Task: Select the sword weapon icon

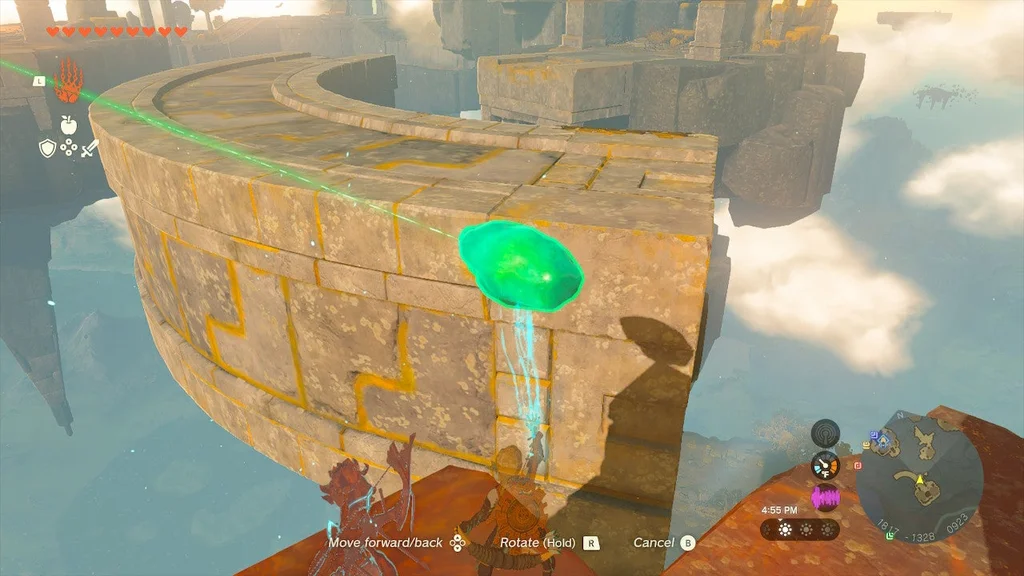Action: click(89, 149)
